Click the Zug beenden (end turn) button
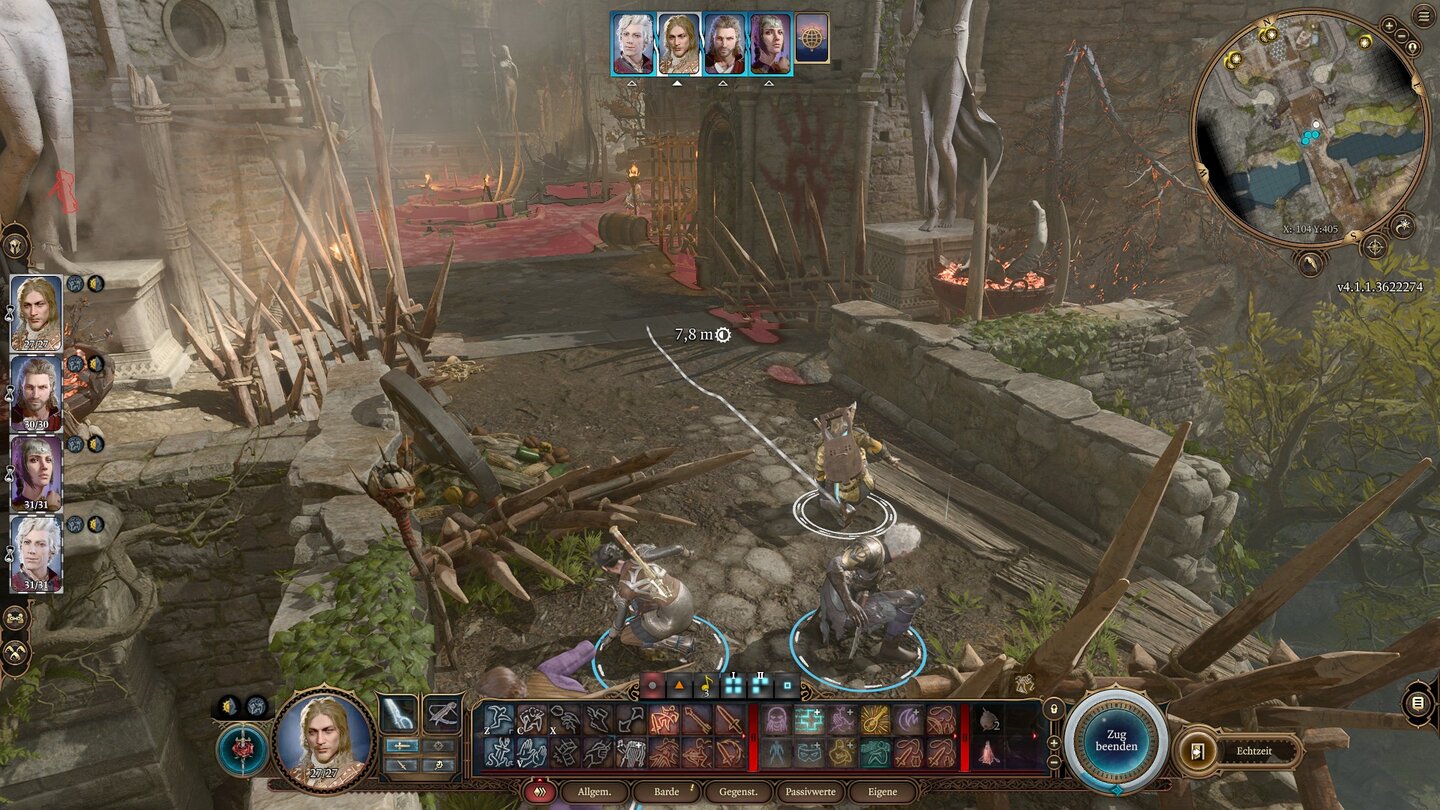The image size is (1440, 810). pos(1115,739)
